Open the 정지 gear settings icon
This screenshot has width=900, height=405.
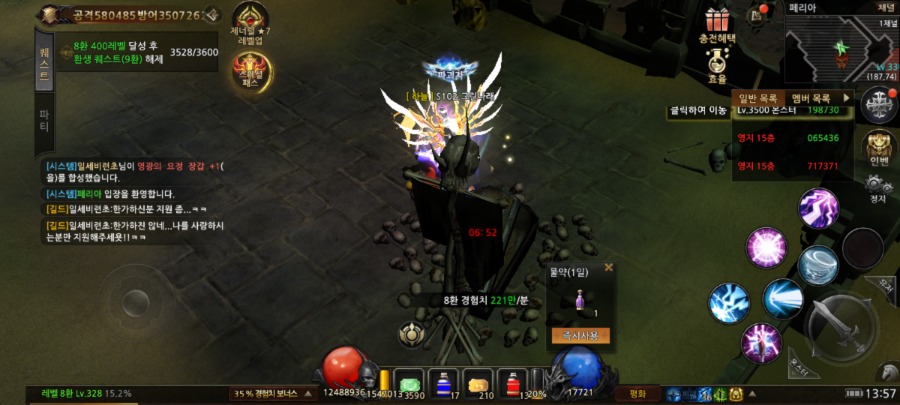tap(878, 188)
